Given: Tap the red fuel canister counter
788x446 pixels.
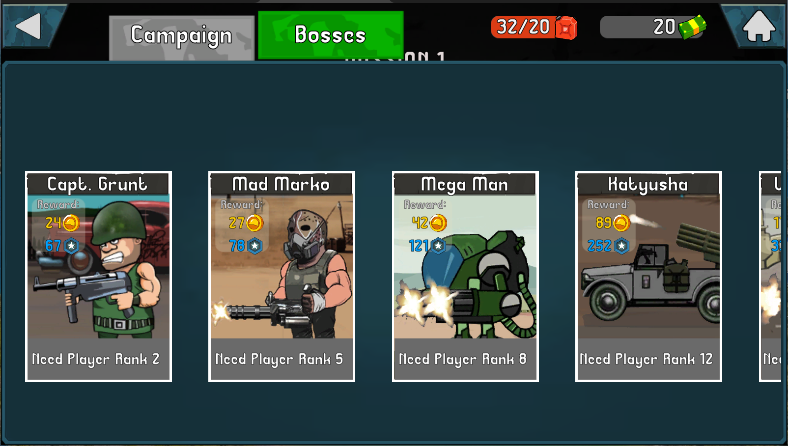Looking at the screenshot, I should click(x=535, y=27).
